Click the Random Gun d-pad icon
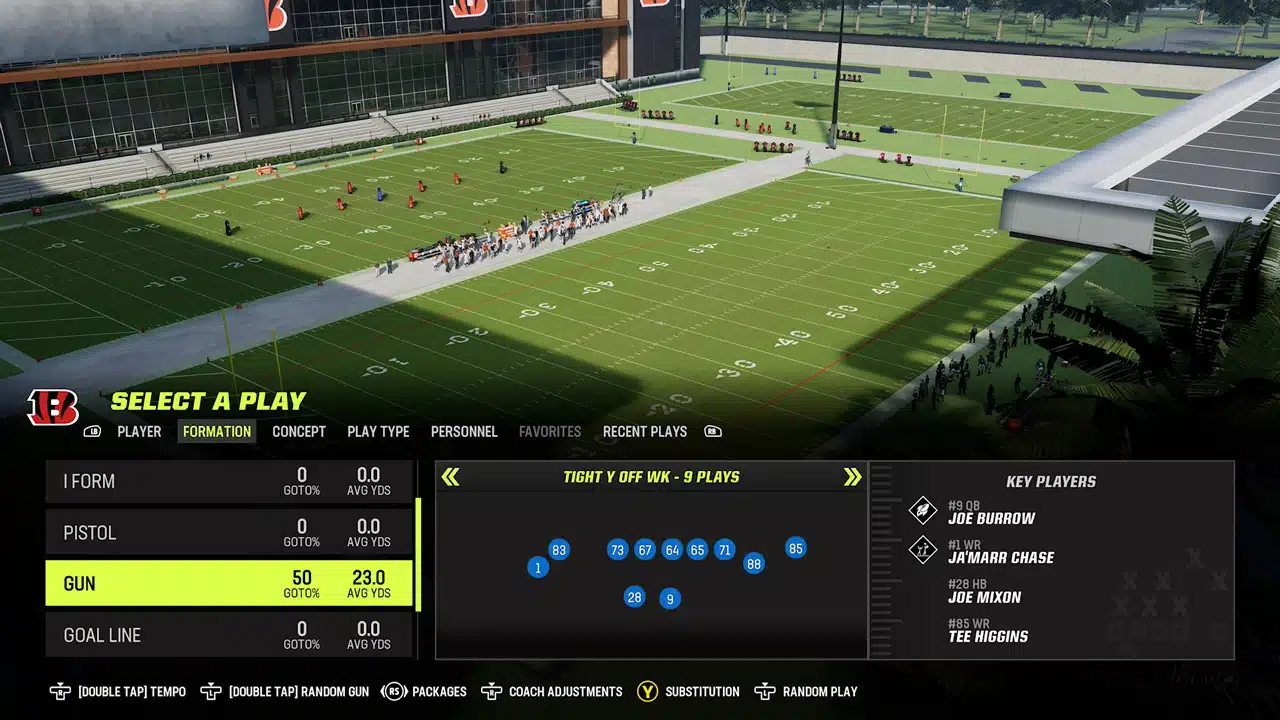 coord(212,691)
